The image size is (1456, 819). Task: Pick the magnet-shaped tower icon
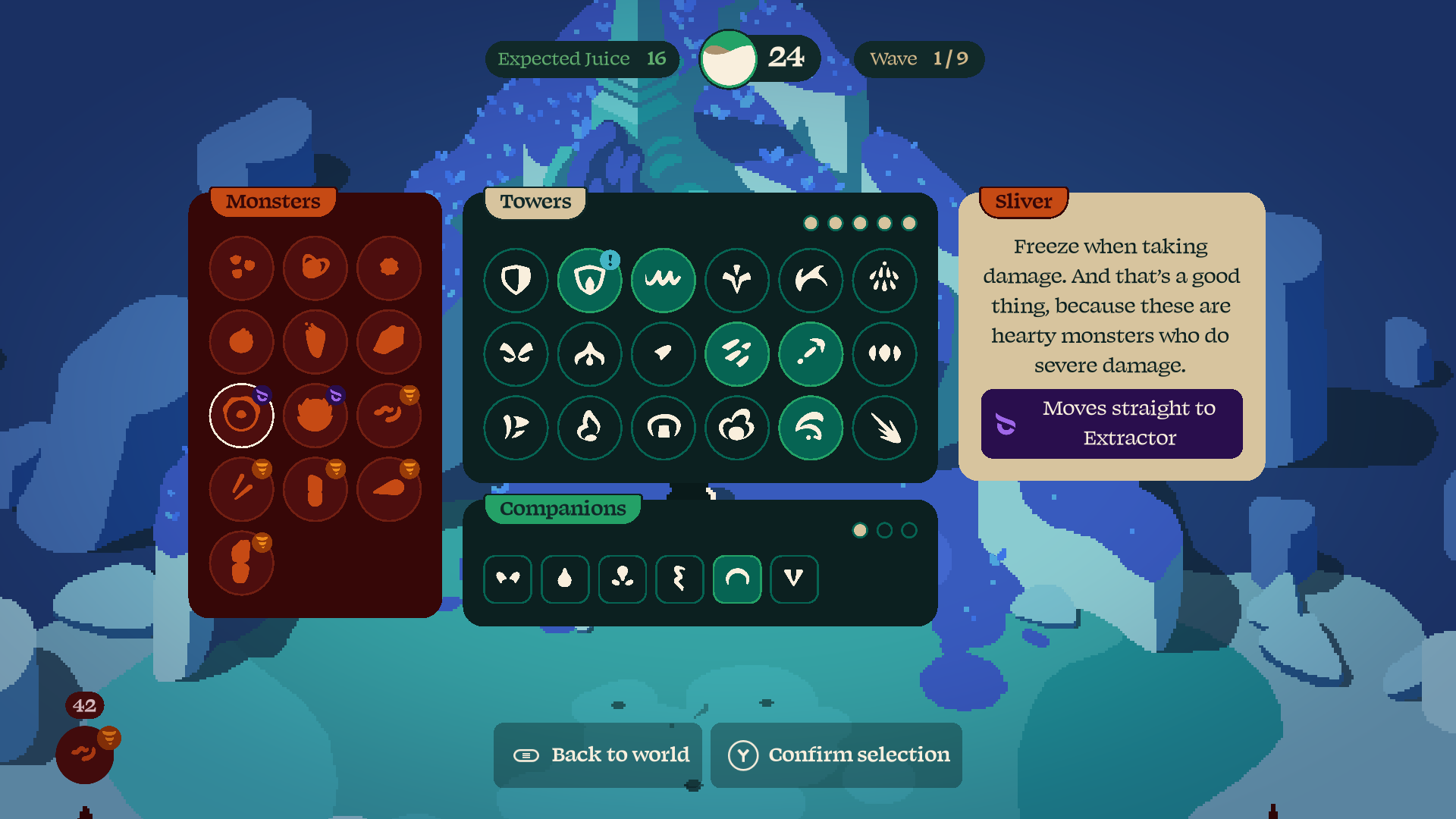tap(663, 428)
